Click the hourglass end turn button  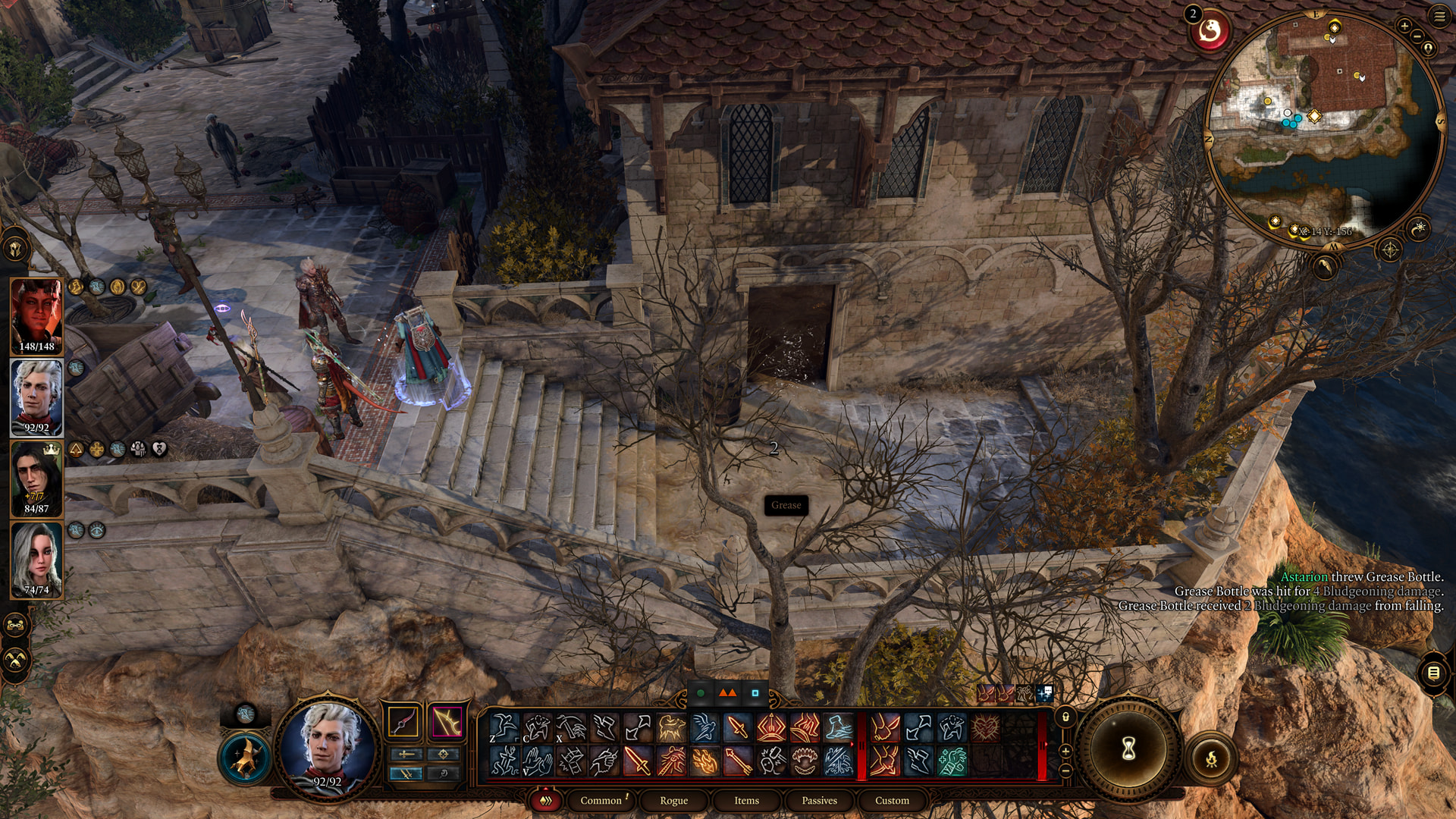click(1128, 749)
